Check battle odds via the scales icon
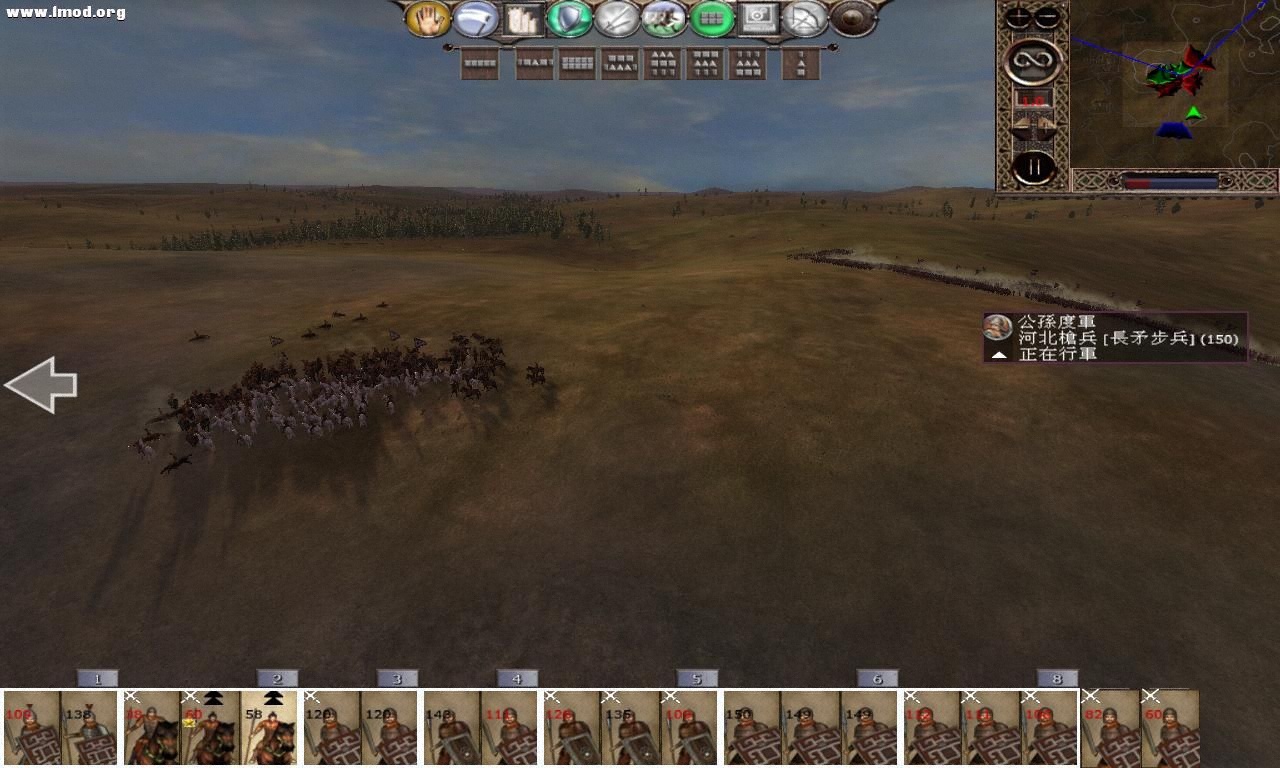Viewport: 1280px width, 768px height. click(x=1033, y=125)
